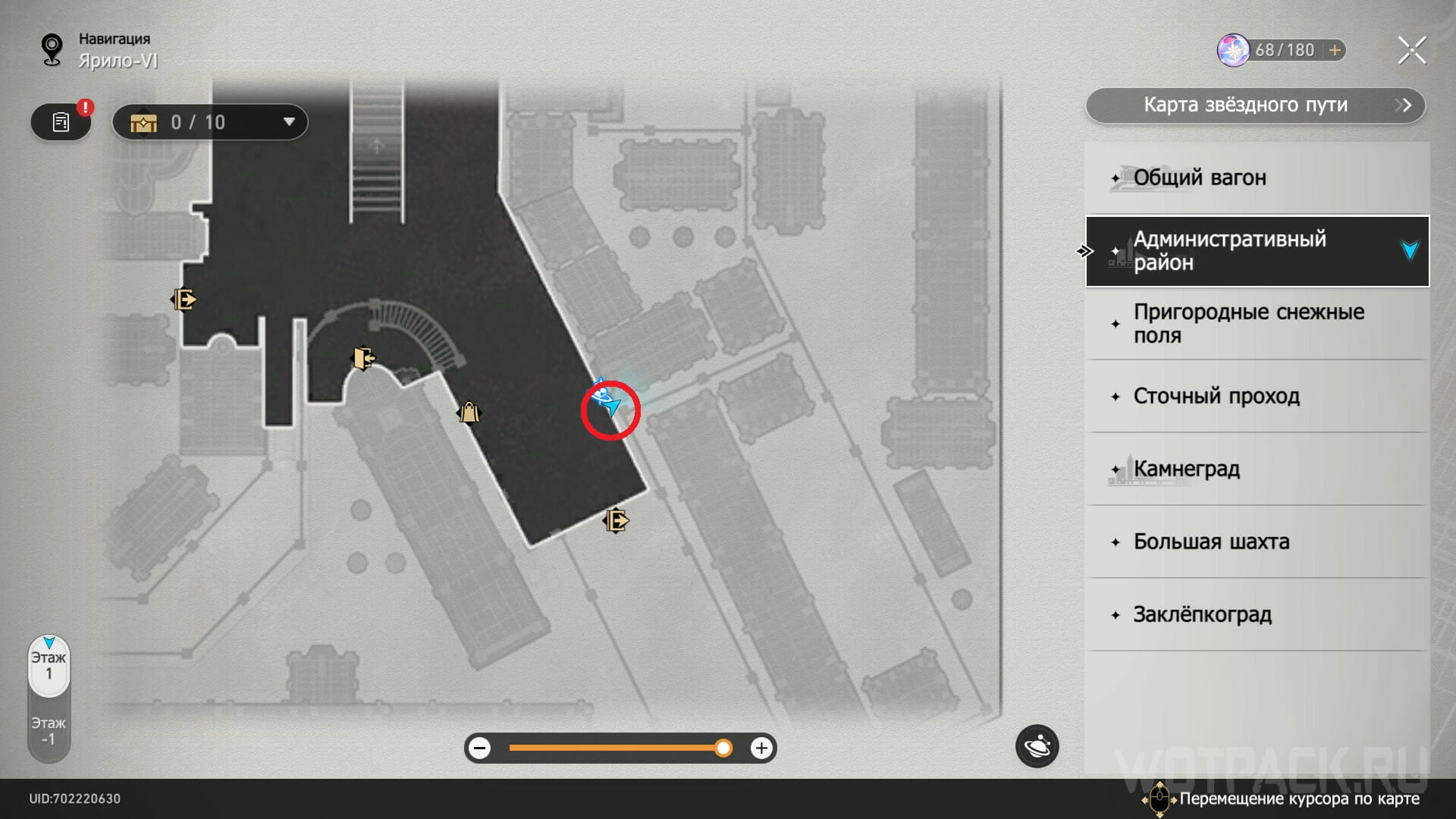Zoom in the map with plus

(761, 748)
